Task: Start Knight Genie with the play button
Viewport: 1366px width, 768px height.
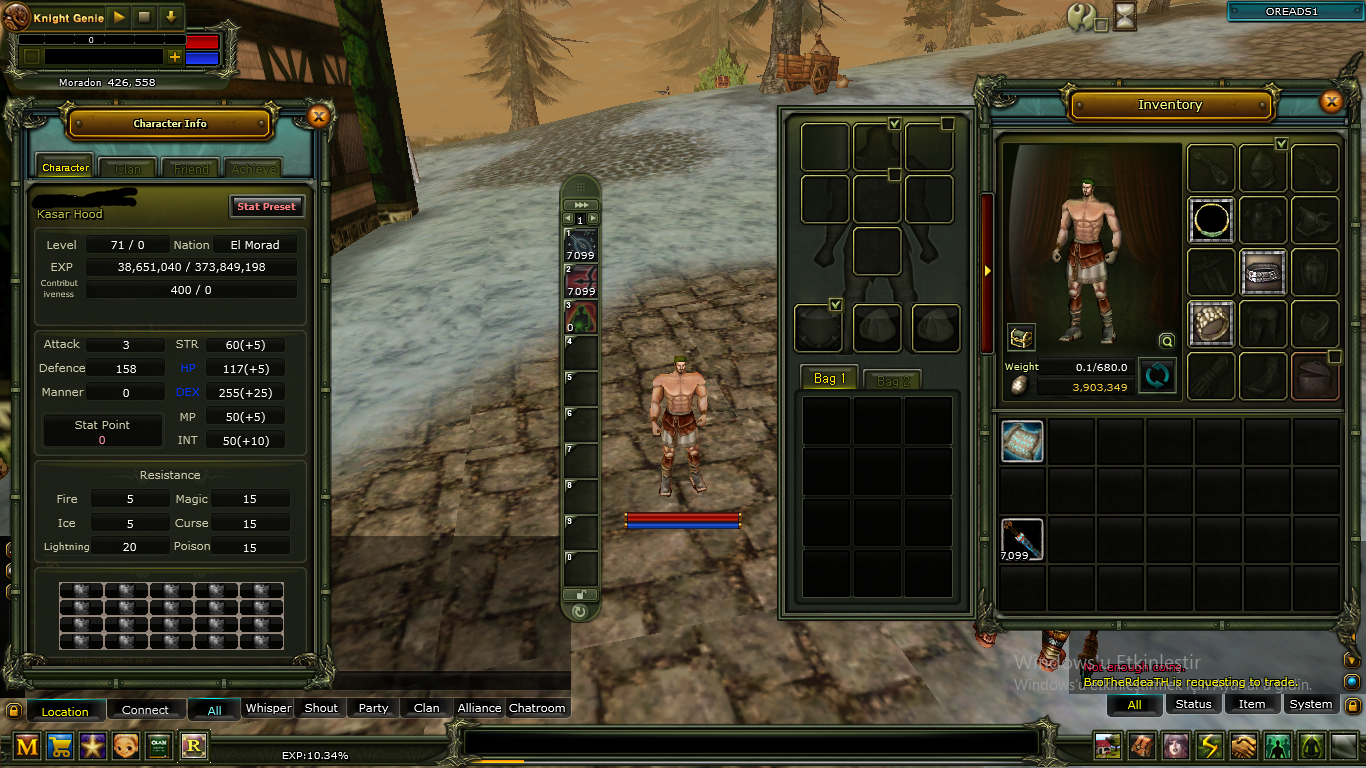Action: point(119,17)
